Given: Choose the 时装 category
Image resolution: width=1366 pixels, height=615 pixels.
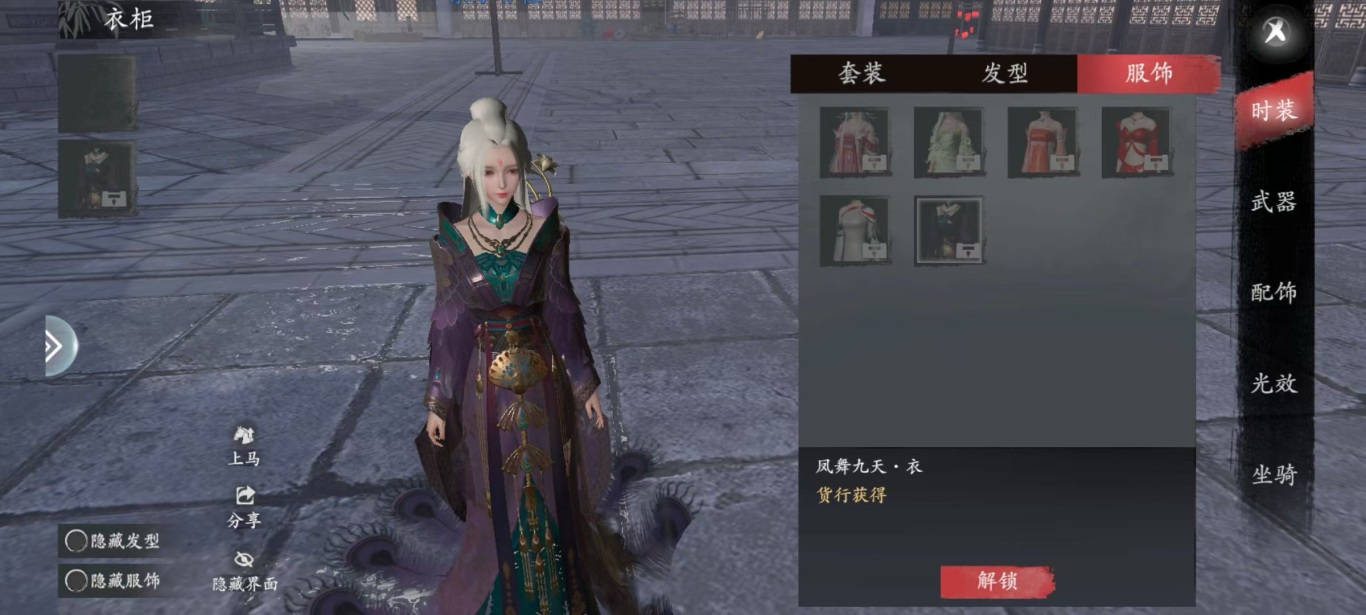Looking at the screenshot, I should pos(1273,111).
